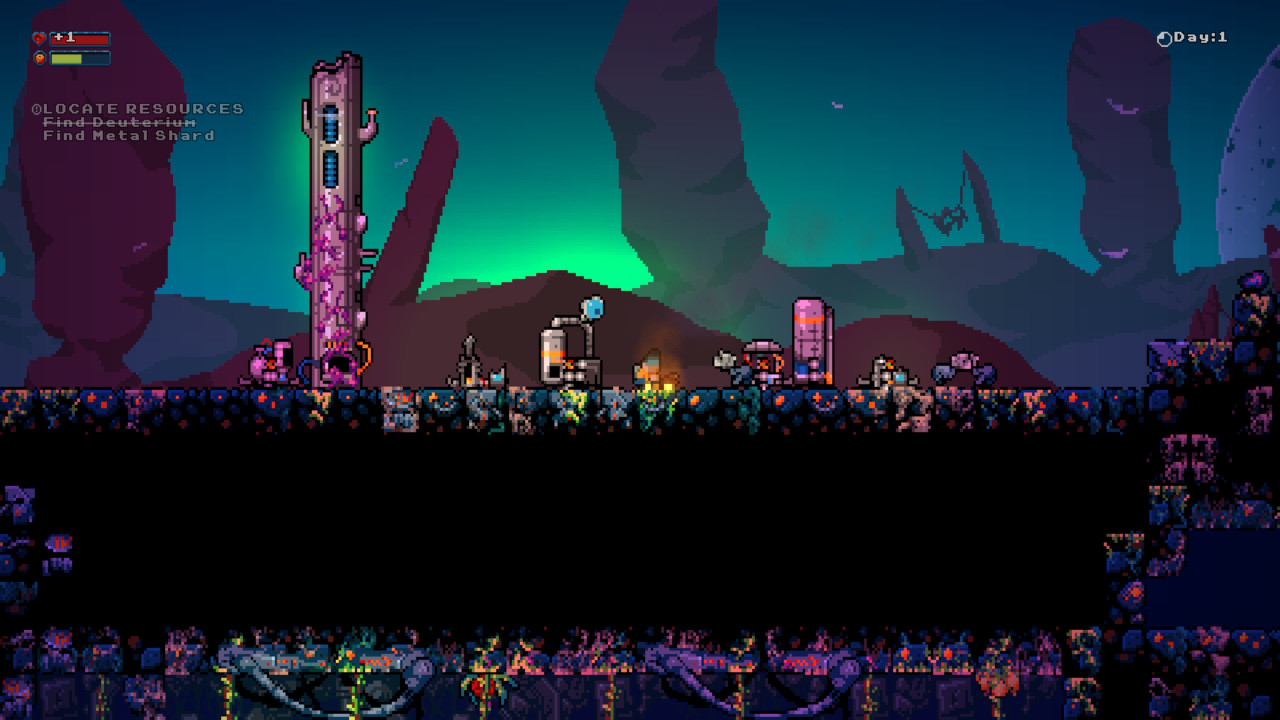Click the clock icon beside Day:1
This screenshot has width=1280, height=720.
coord(1164,36)
